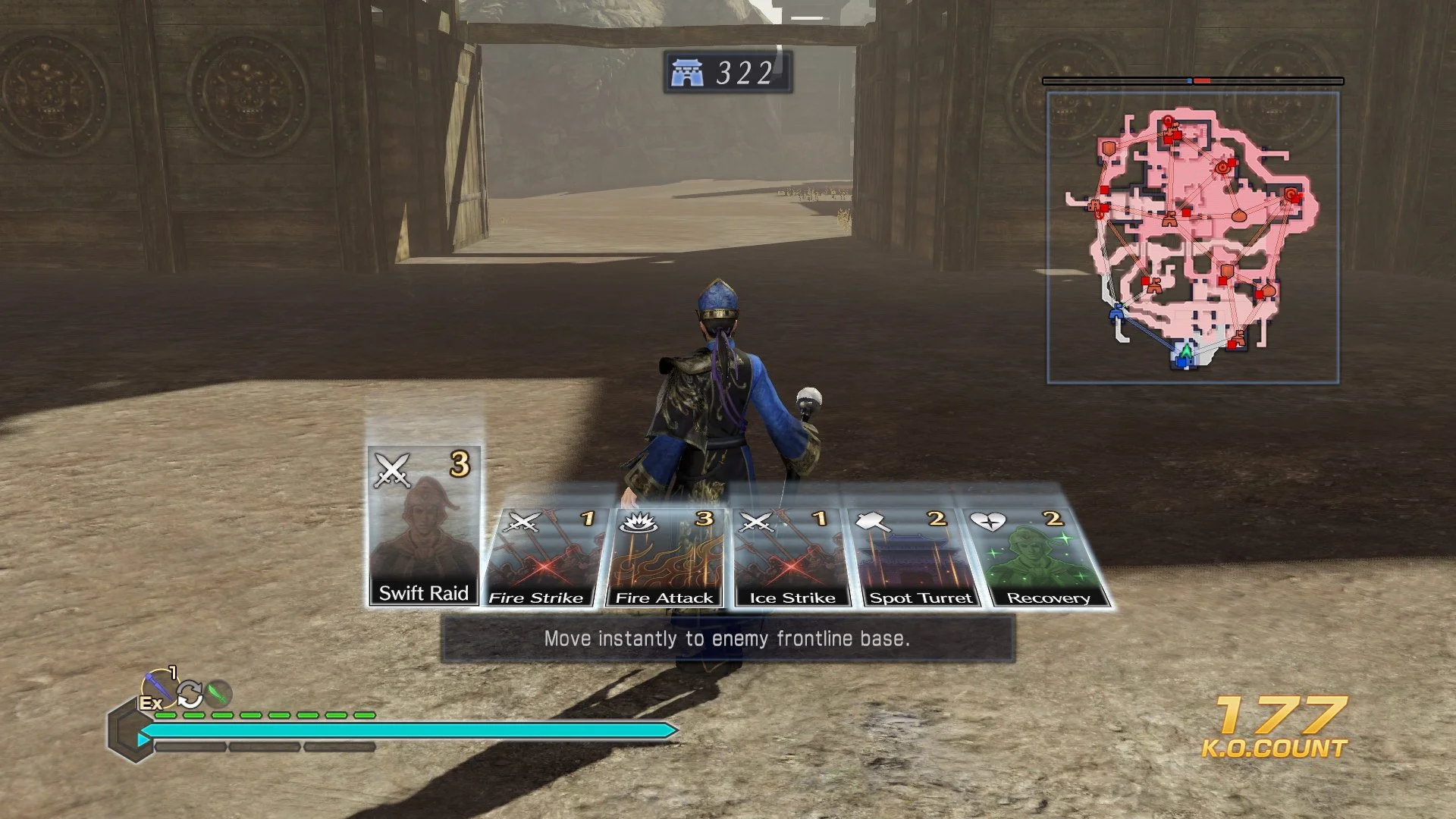Use the Fire Attack card
The width and height of the screenshot is (1456, 819).
(666, 554)
